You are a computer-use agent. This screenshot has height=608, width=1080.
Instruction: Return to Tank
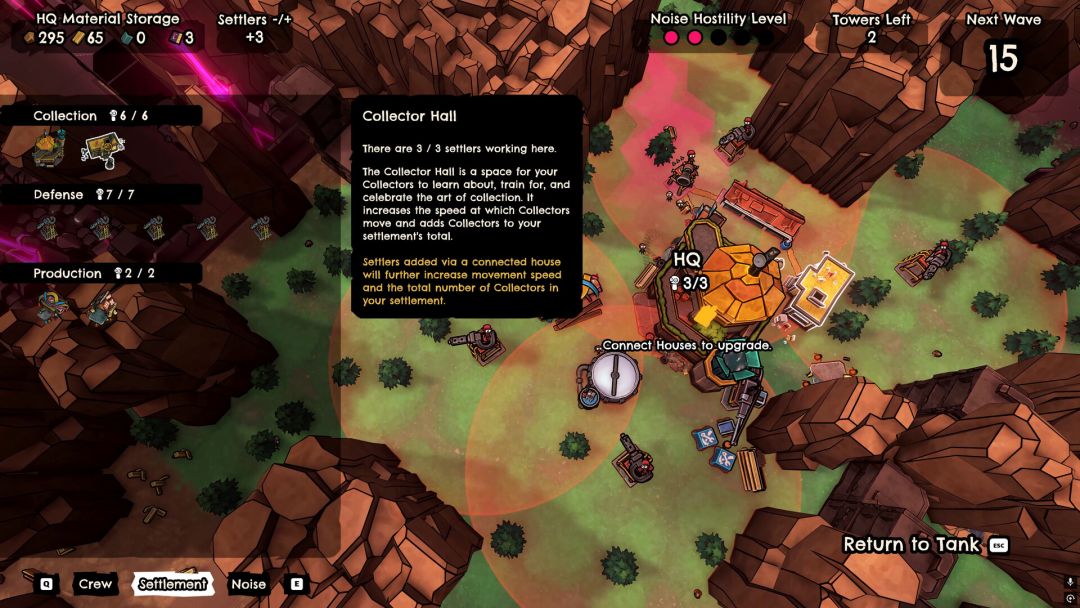point(912,545)
